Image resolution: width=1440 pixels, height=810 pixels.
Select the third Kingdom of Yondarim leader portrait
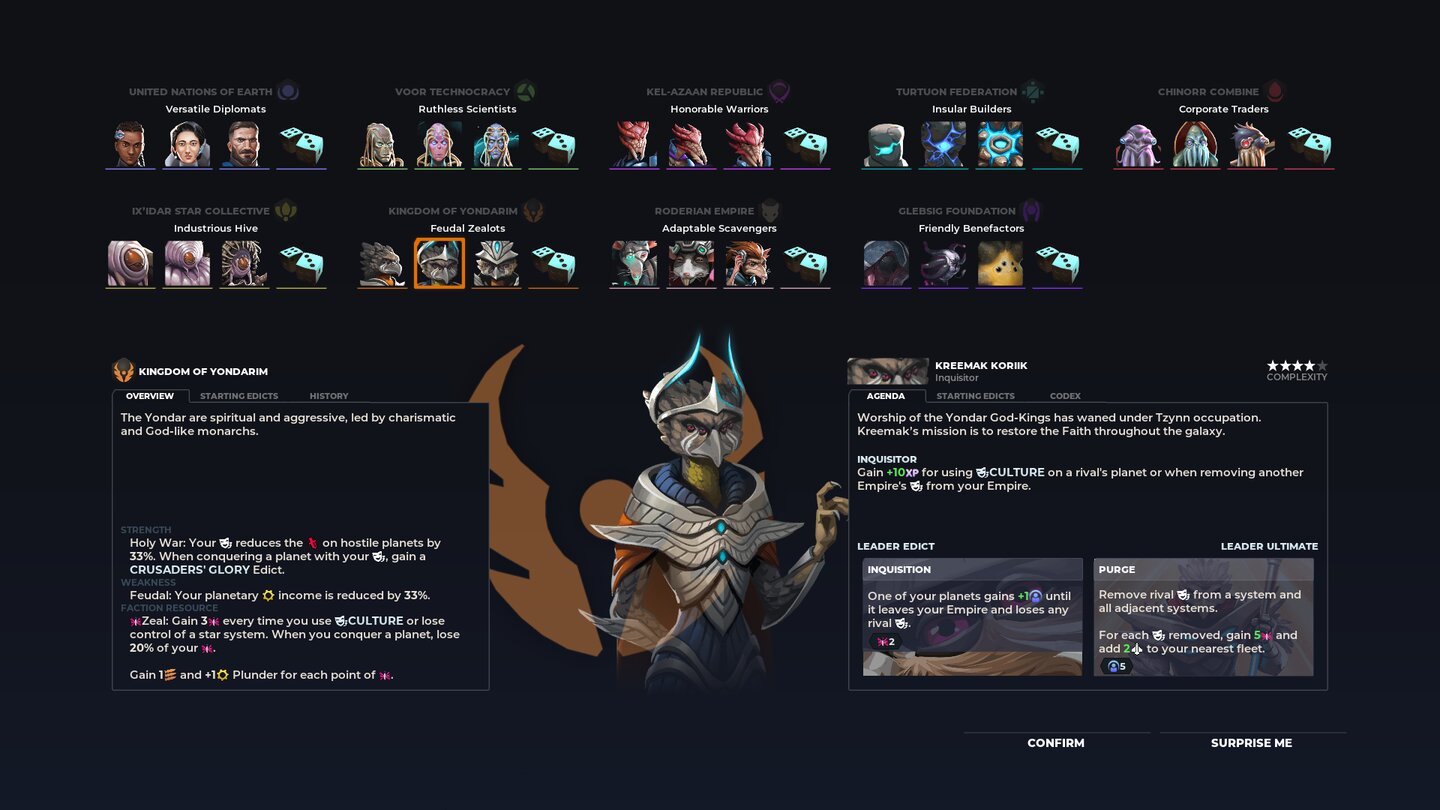click(x=496, y=263)
